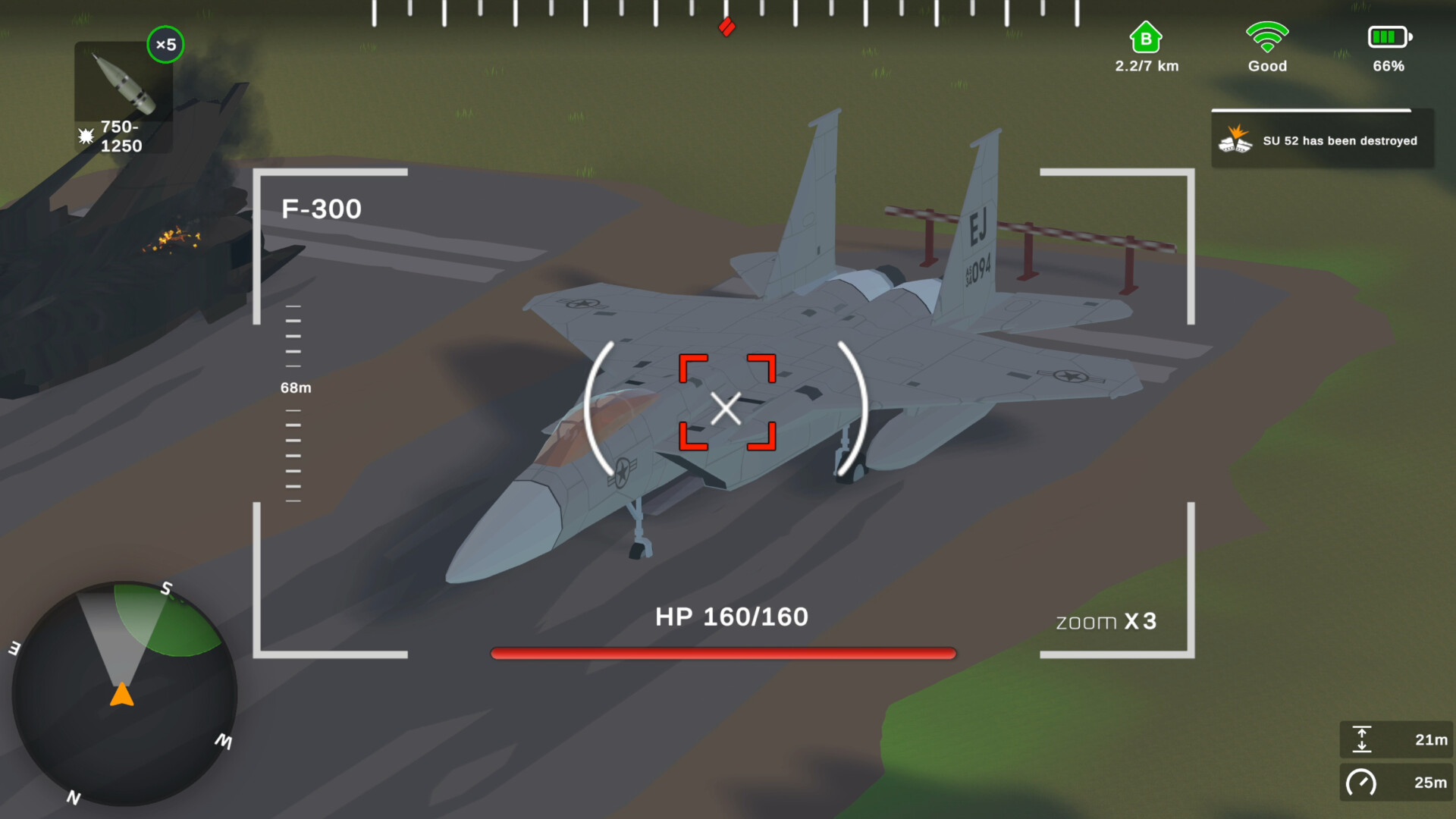Toggle the zoom X3 setting
The image size is (1456, 819).
click(x=1106, y=620)
